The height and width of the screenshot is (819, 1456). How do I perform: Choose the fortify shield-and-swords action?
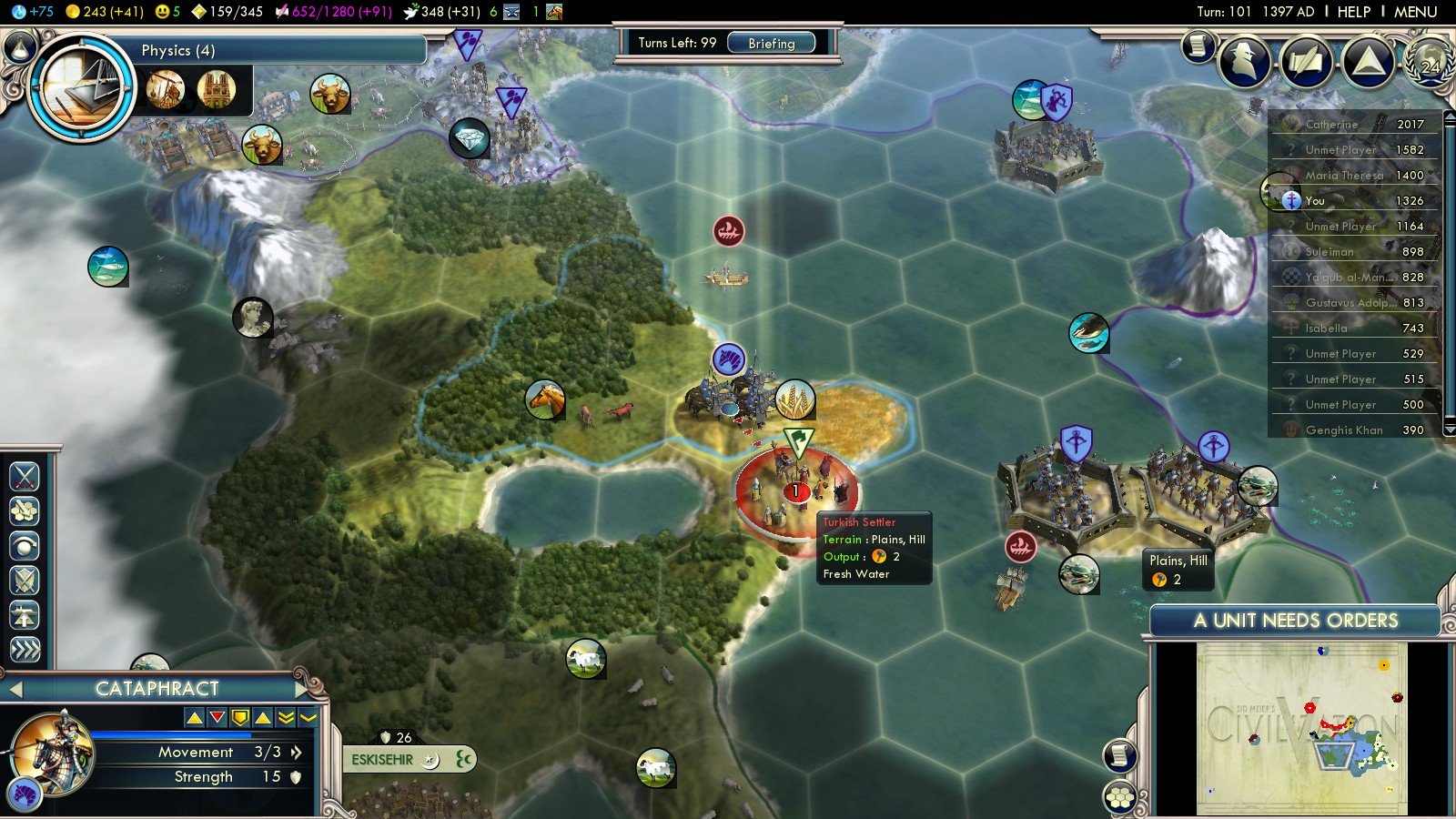[25, 580]
